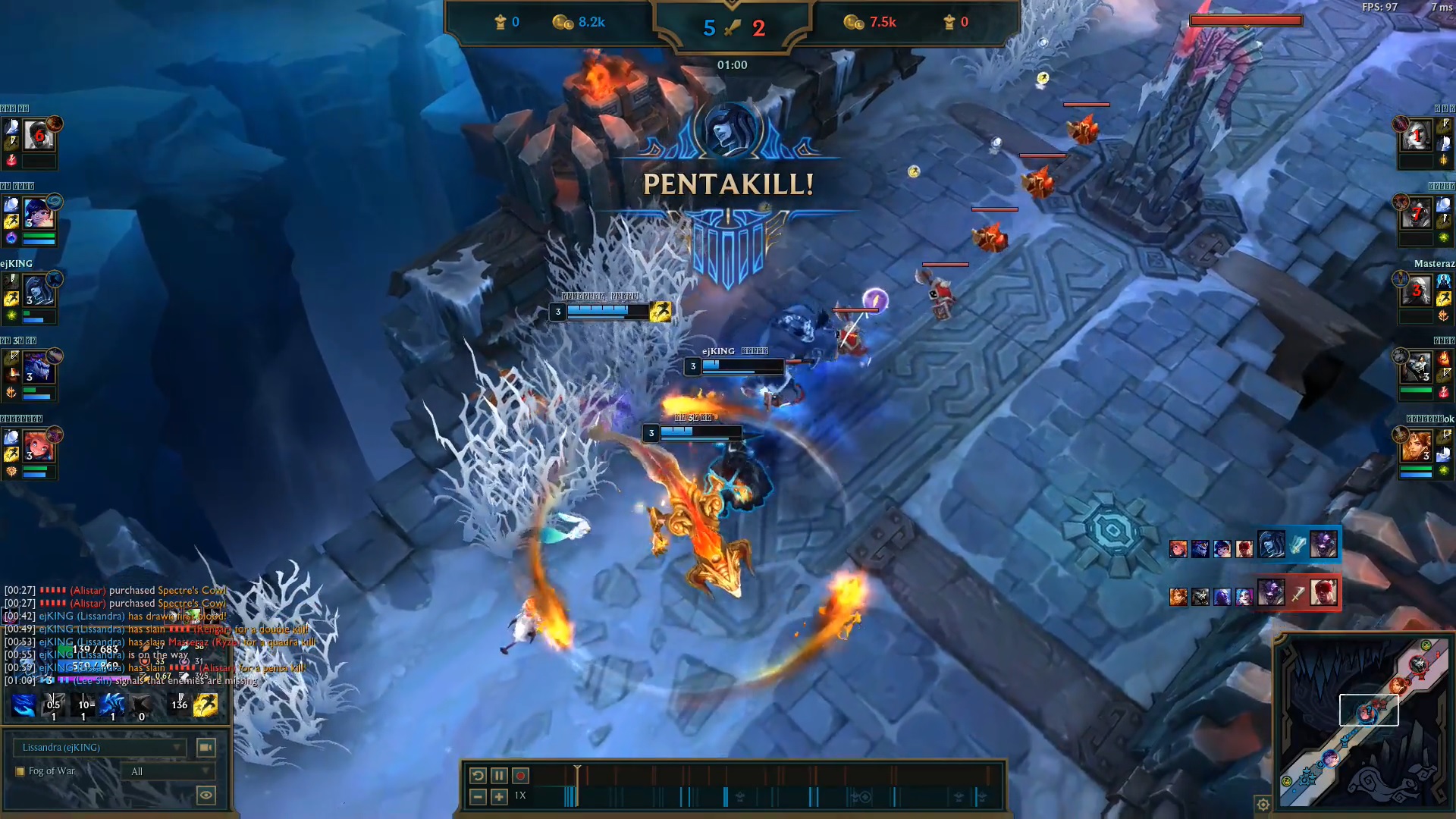Click the camera mode button

point(206,748)
